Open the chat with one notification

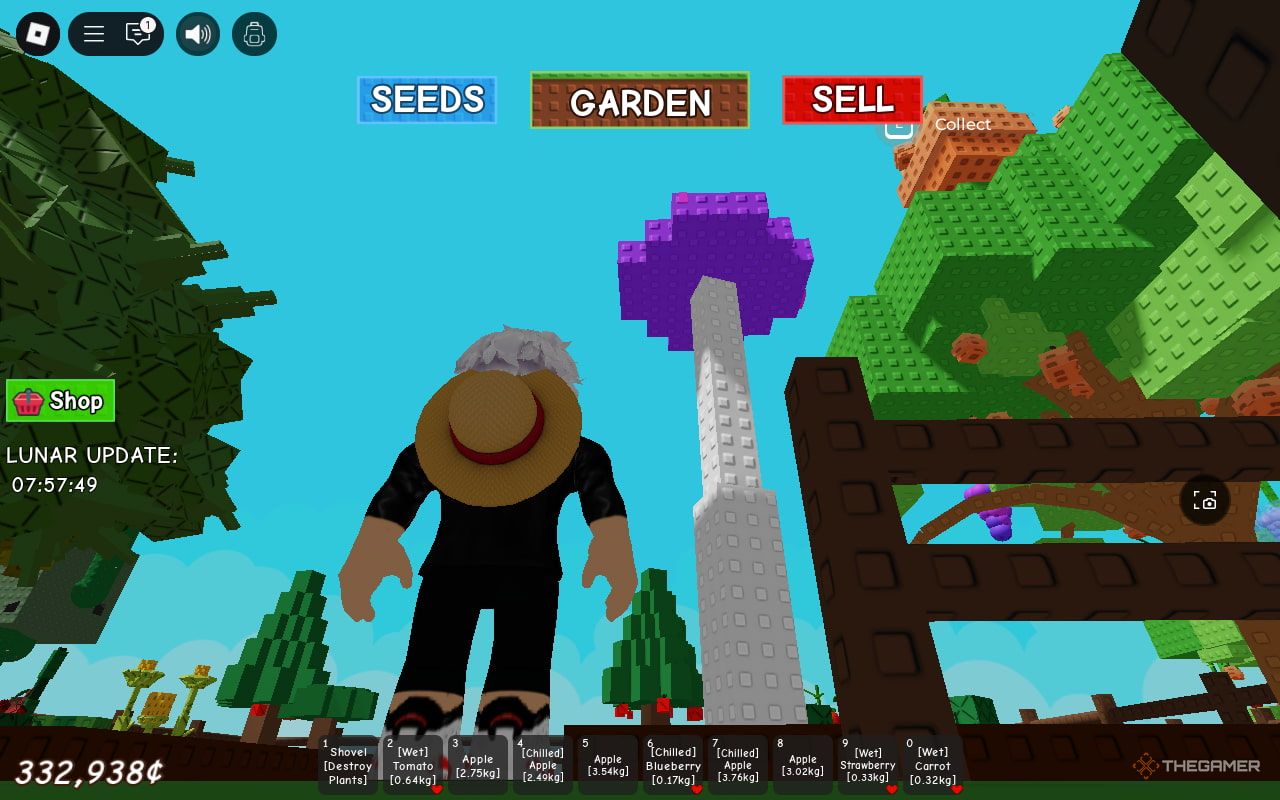[x=138, y=34]
